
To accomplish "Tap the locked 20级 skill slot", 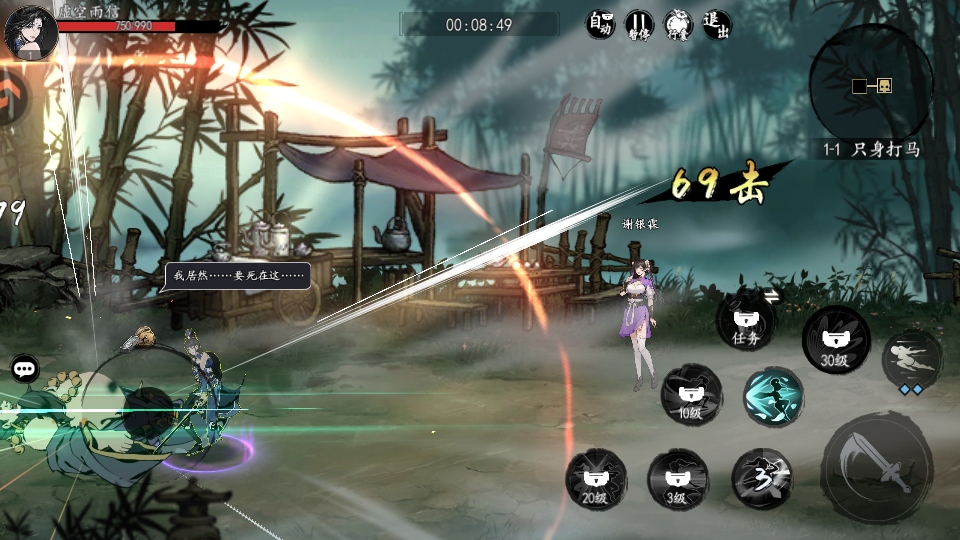I will (x=596, y=478).
